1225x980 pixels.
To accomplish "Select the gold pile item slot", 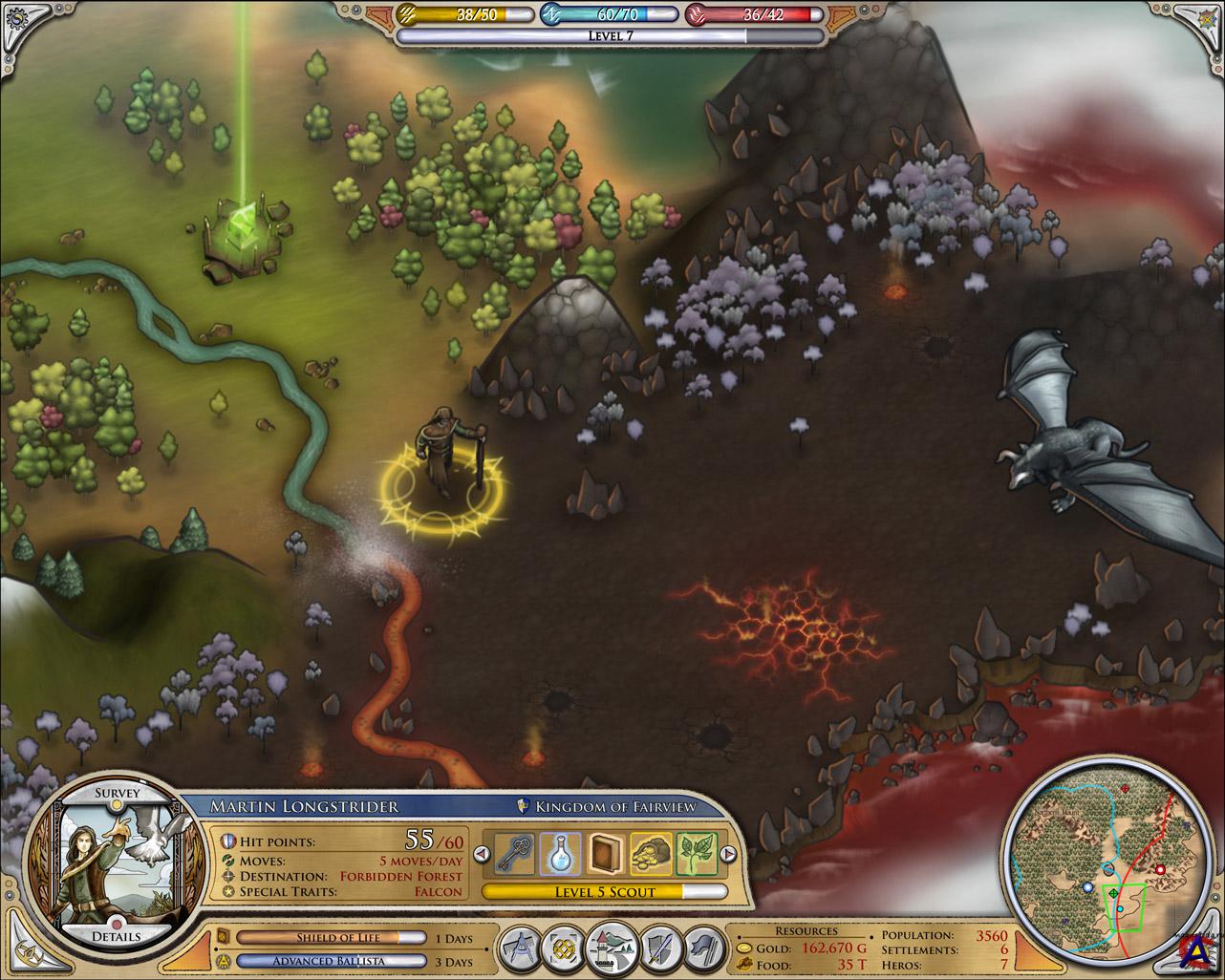I will point(652,854).
